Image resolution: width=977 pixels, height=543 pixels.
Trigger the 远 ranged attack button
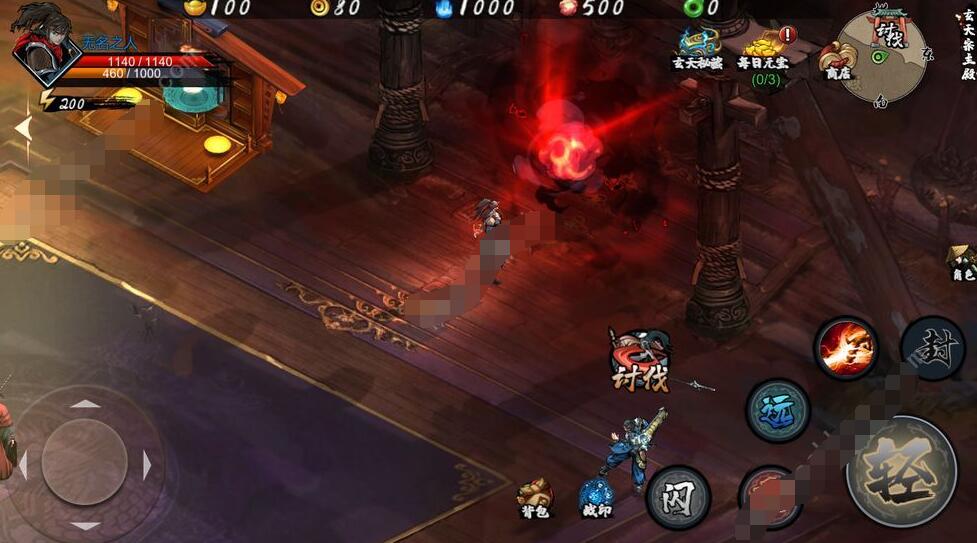778,410
